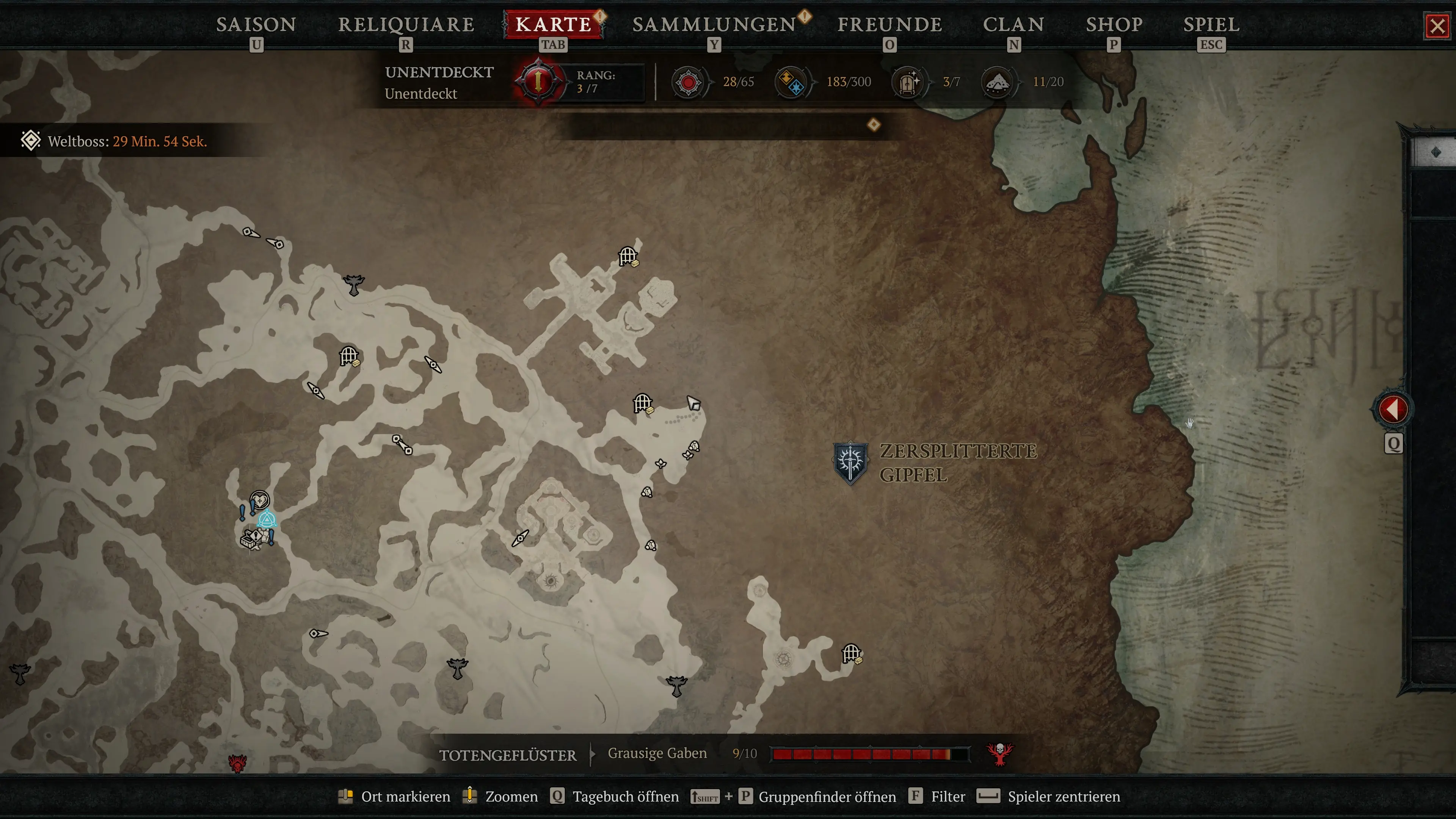Expand the side panel with the red arrow
Image resolution: width=1456 pixels, height=819 pixels.
(x=1393, y=409)
